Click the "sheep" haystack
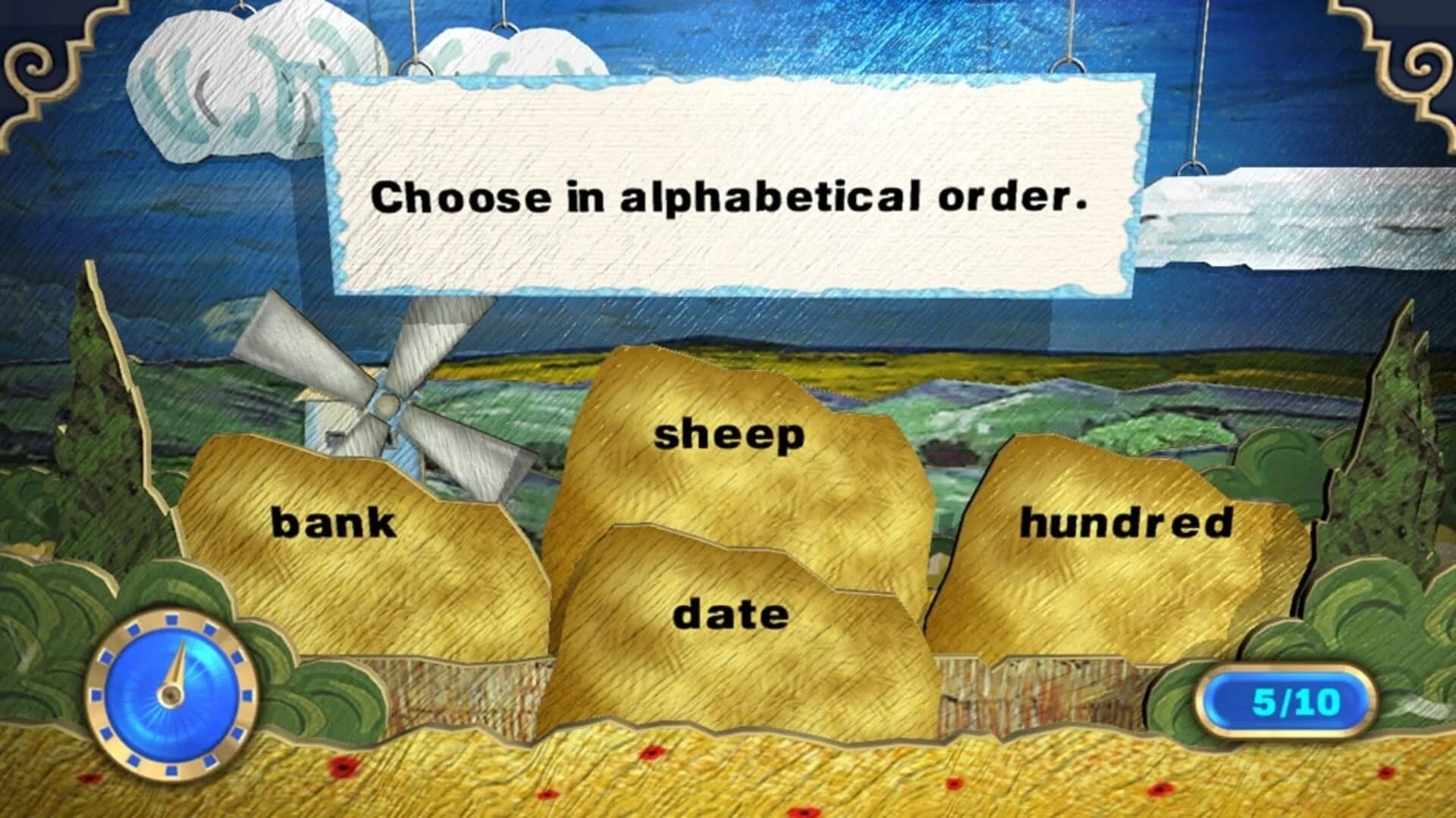This screenshot has width=1456, height=818. (x=728, y=436)
